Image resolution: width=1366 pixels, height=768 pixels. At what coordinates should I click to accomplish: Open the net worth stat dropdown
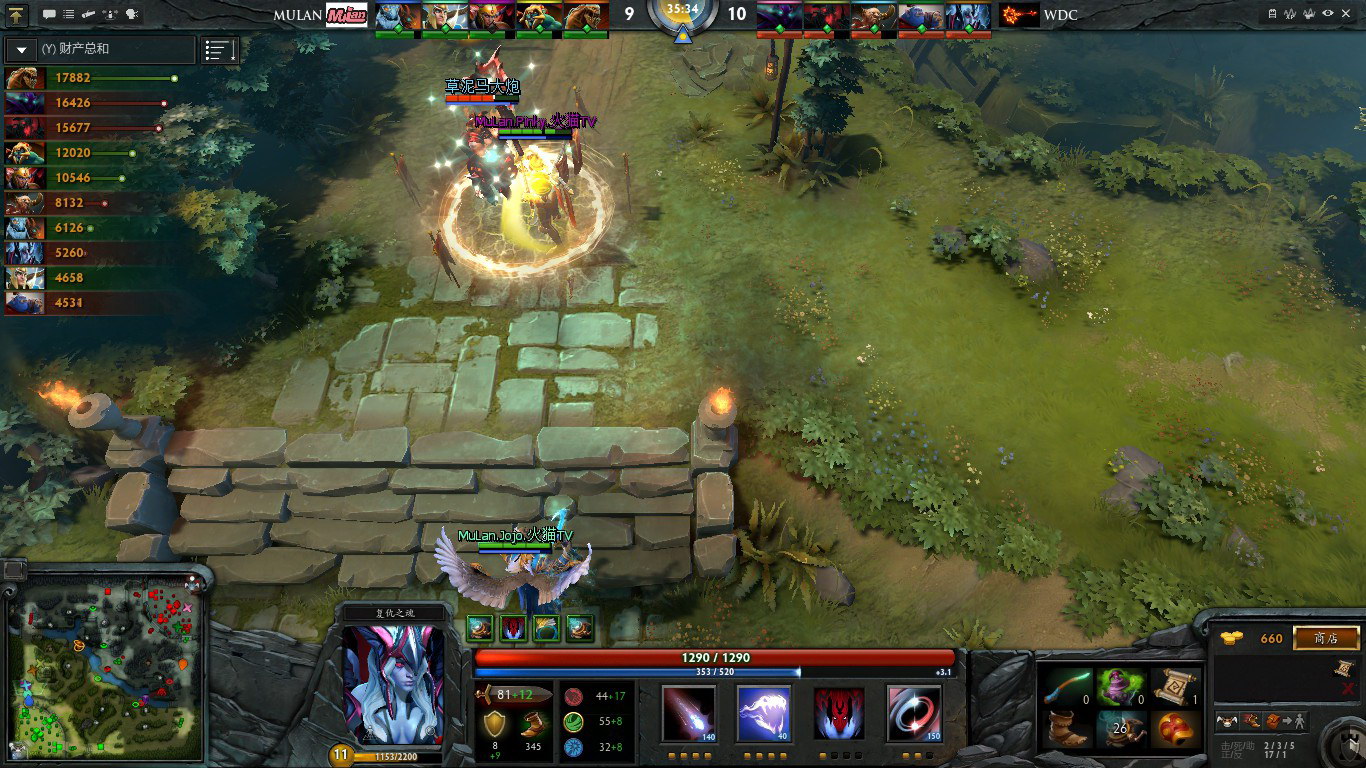pos(22,49)
